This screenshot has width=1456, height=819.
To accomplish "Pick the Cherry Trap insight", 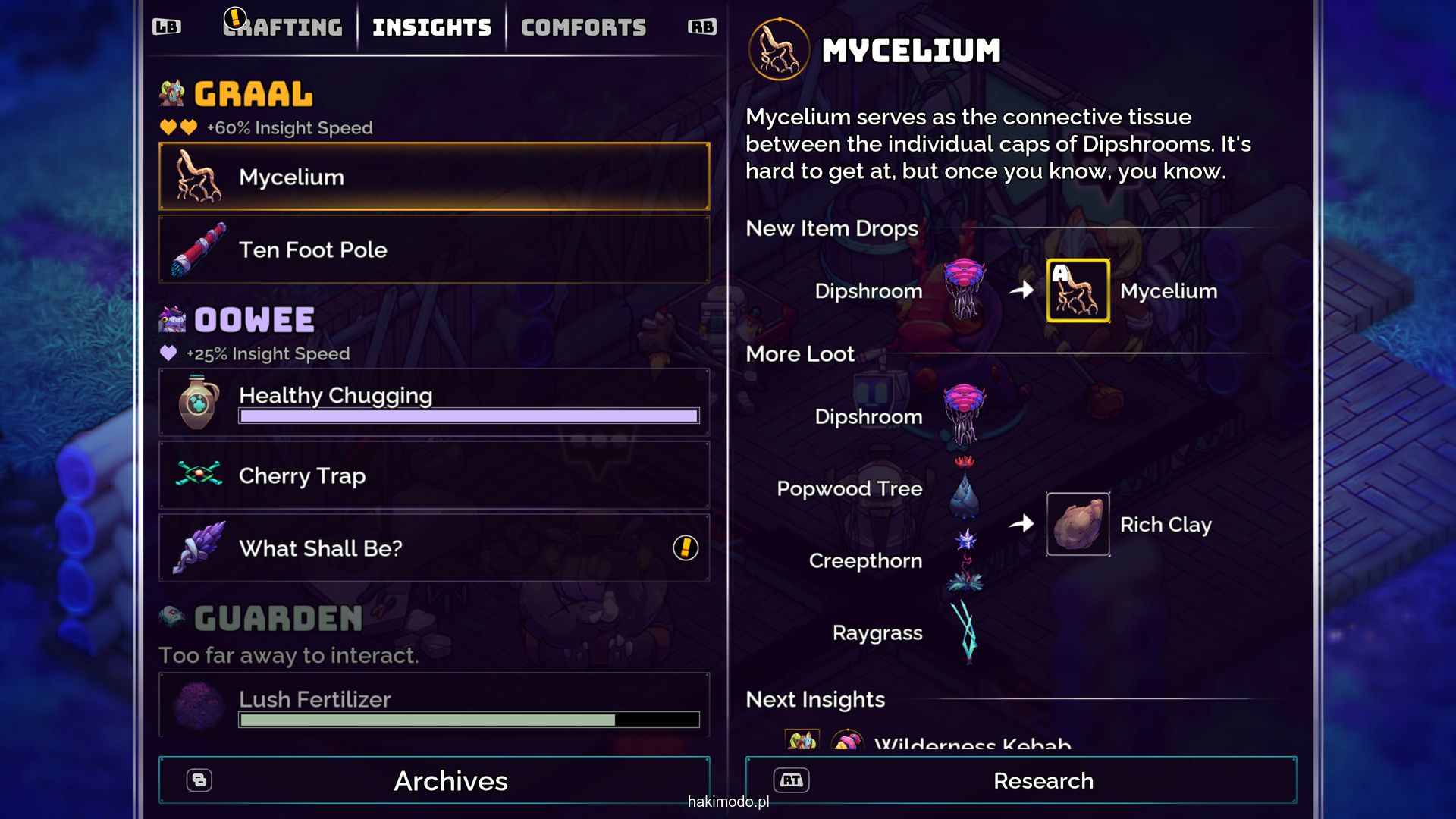I will [434, 475].
